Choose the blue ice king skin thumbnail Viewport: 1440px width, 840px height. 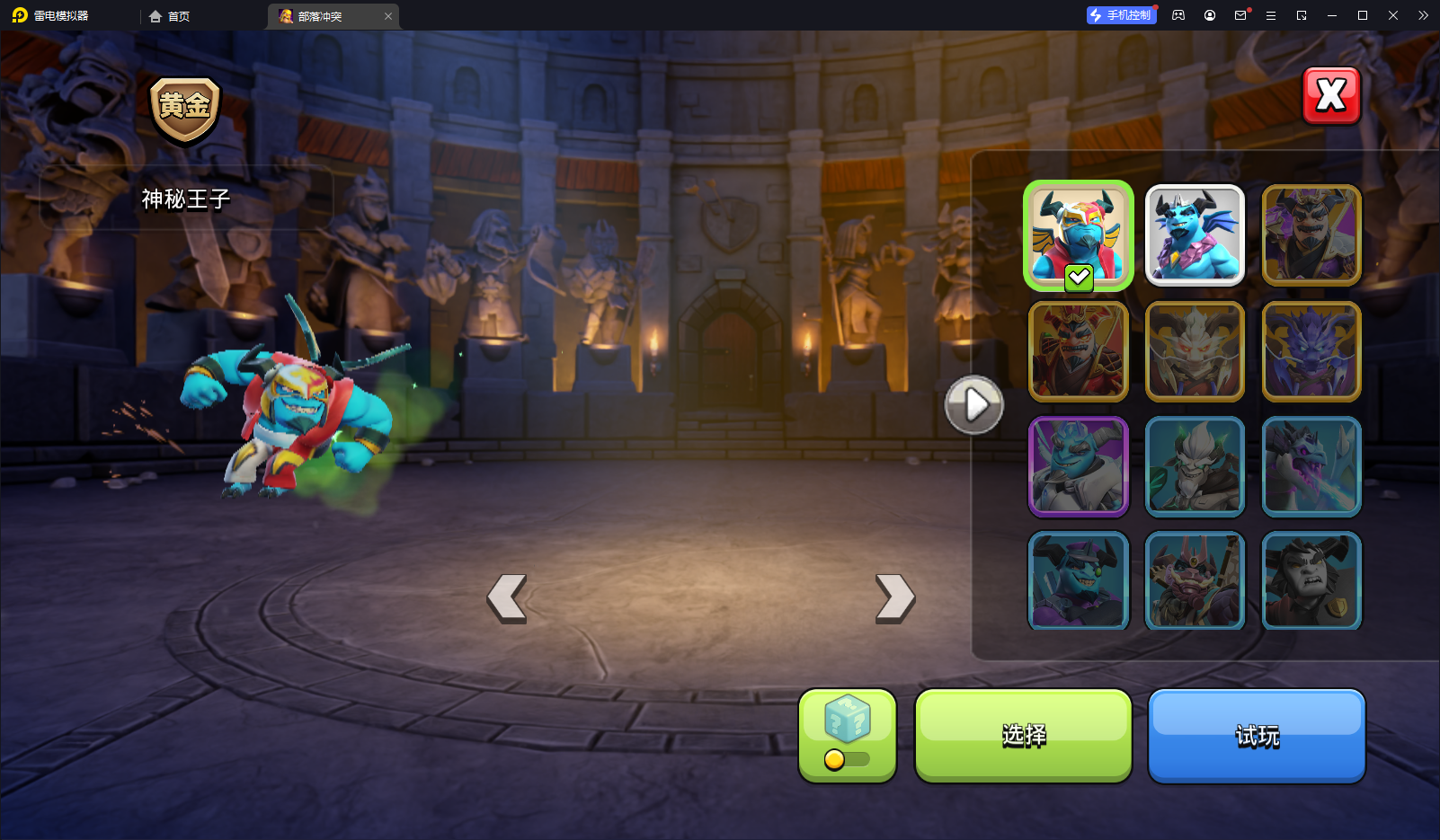tap(1195, 235)
